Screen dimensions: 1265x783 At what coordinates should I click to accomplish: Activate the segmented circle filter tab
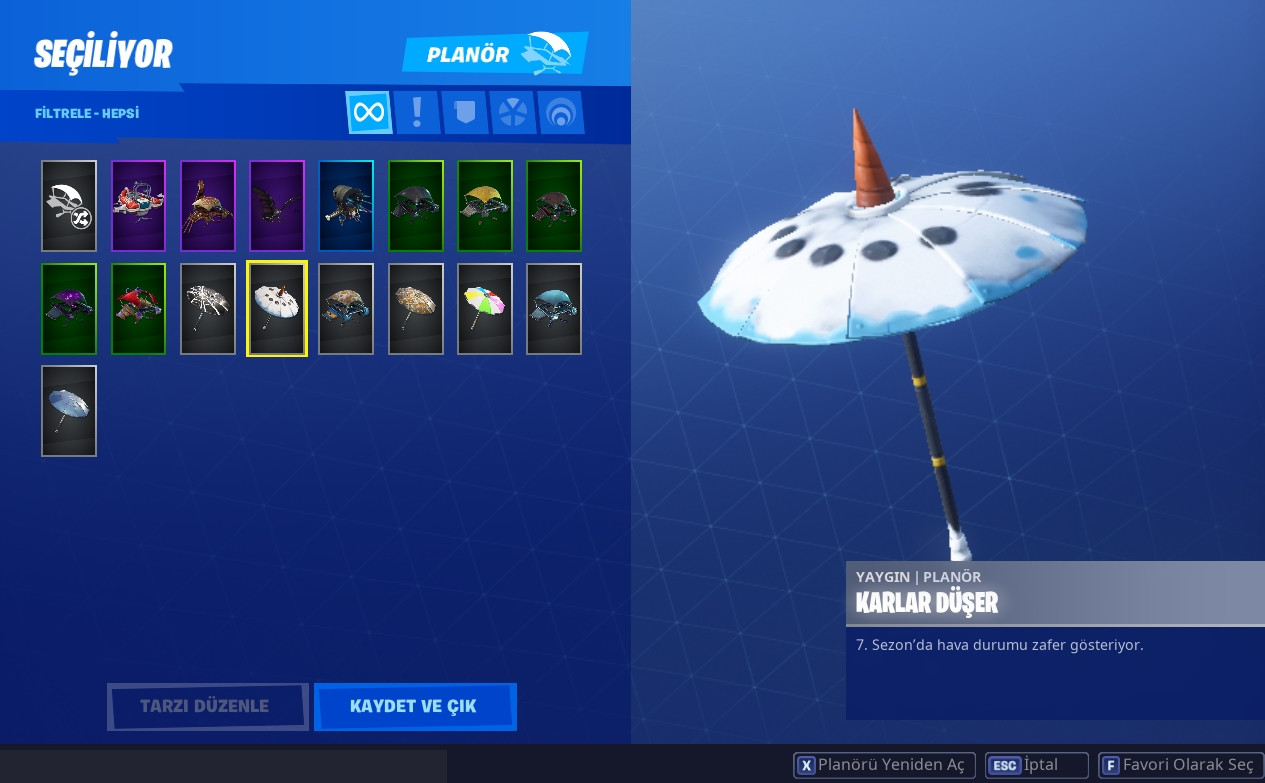(512, 112)
